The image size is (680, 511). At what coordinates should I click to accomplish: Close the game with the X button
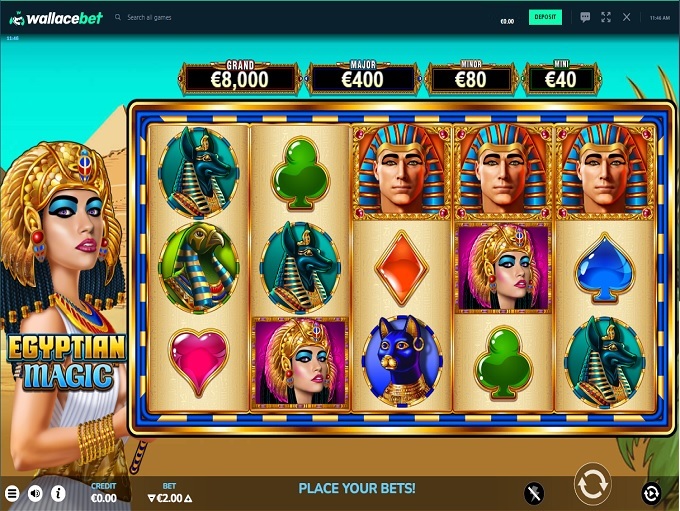pos(627,17)
